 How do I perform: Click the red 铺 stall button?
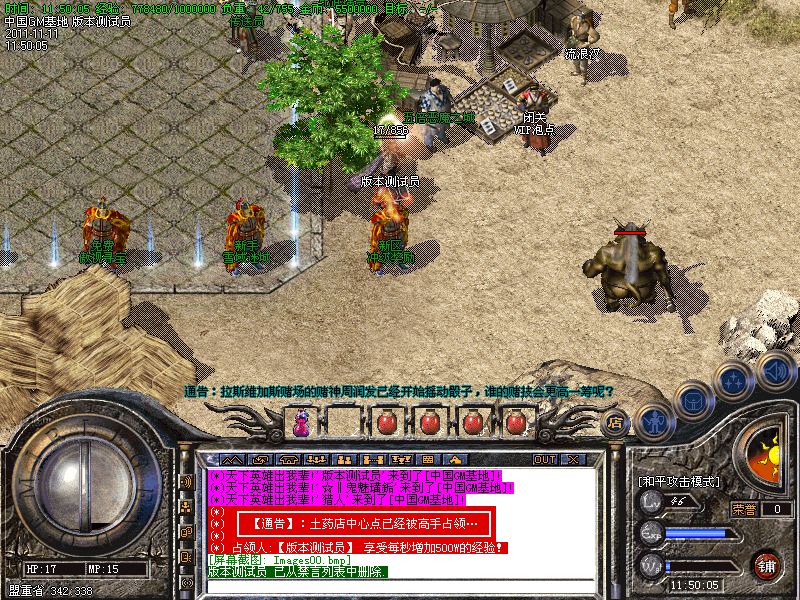pyautogui.click(x=767, y=566)
